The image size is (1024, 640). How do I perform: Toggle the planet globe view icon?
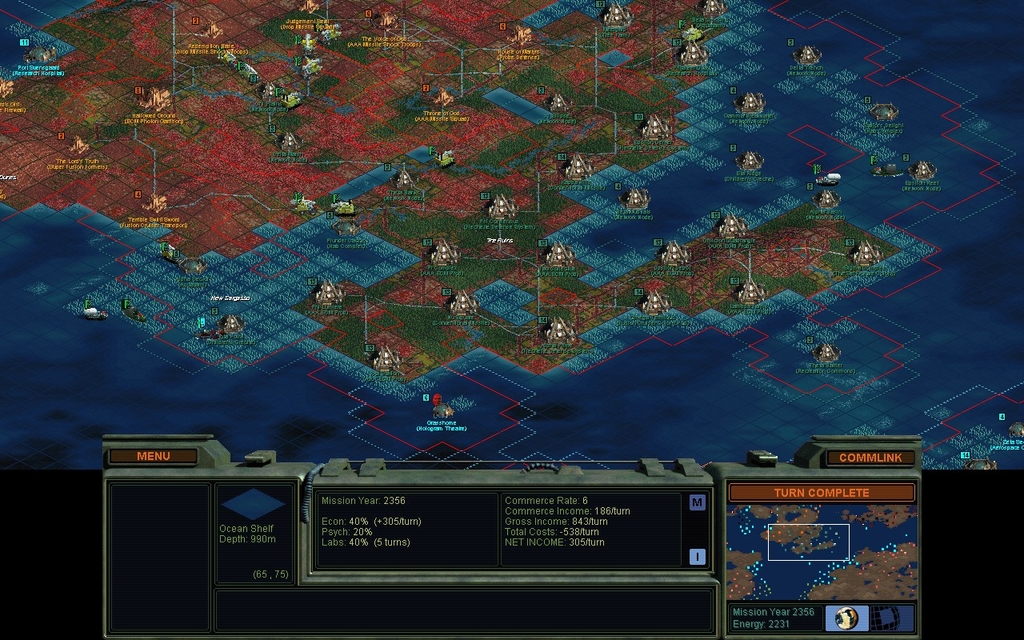pos(846,617)
